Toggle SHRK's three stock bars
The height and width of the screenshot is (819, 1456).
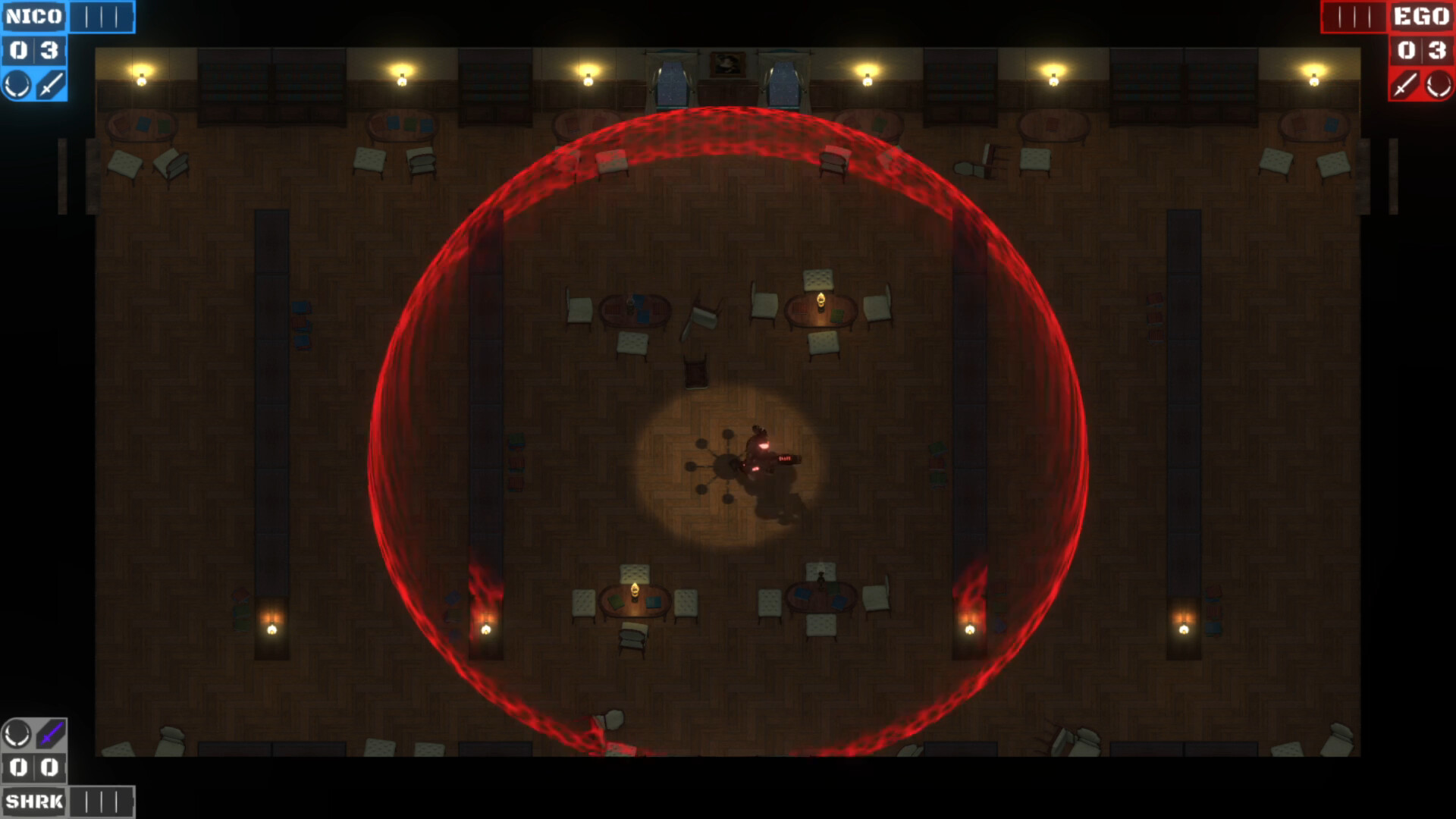coord(102,801)
